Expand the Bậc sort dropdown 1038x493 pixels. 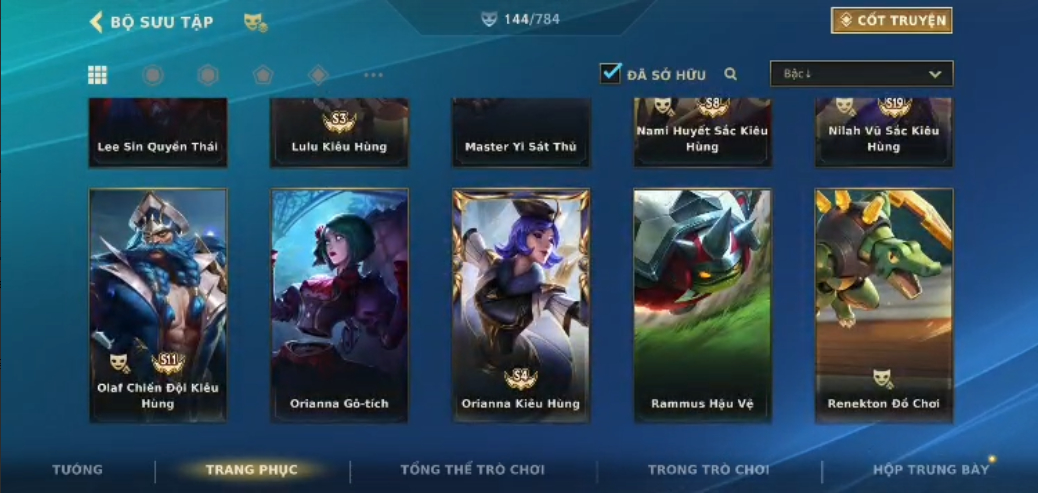tap(861, 74)
